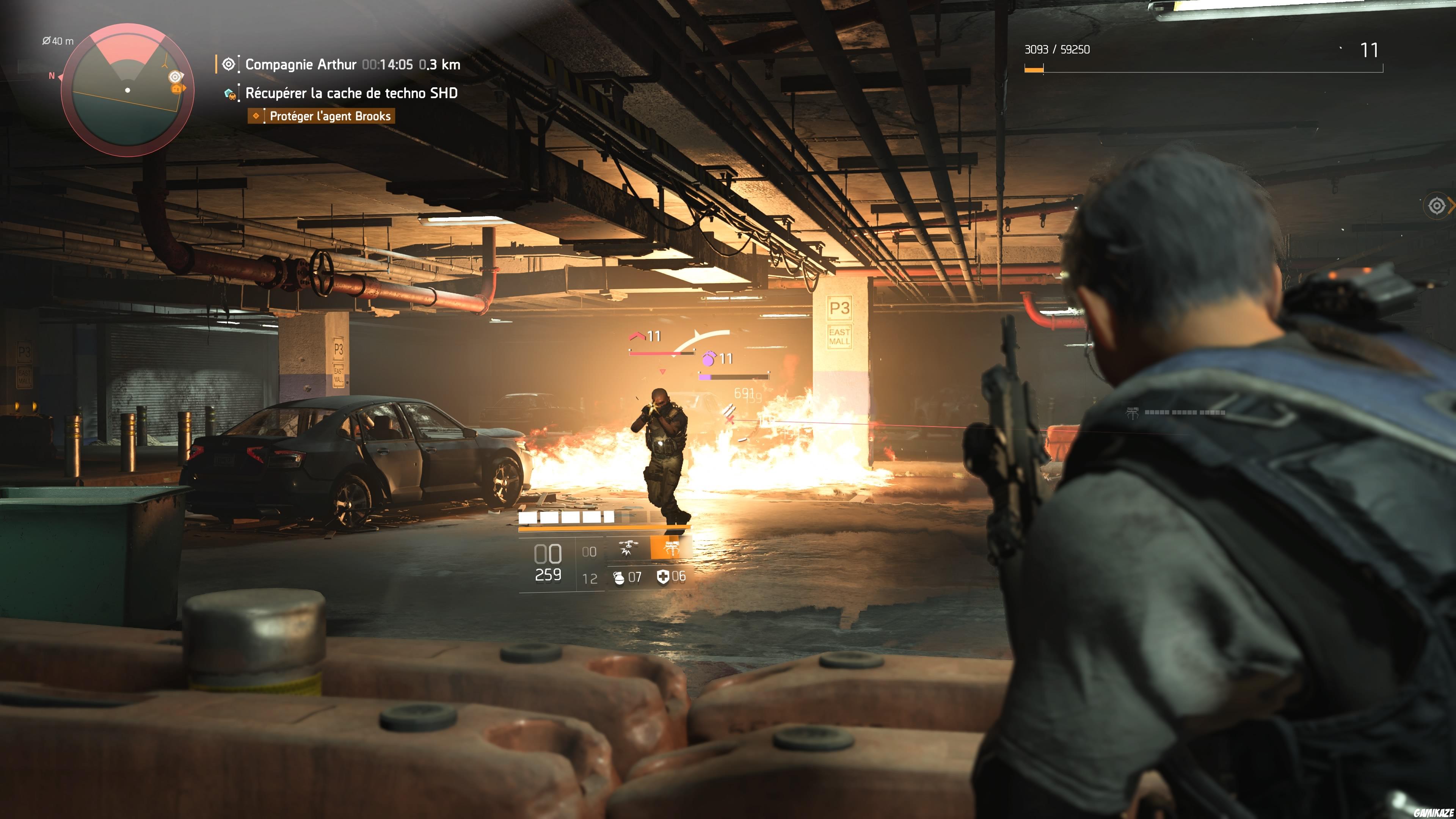Click the mission waypoint compass icon

[228, 64]
